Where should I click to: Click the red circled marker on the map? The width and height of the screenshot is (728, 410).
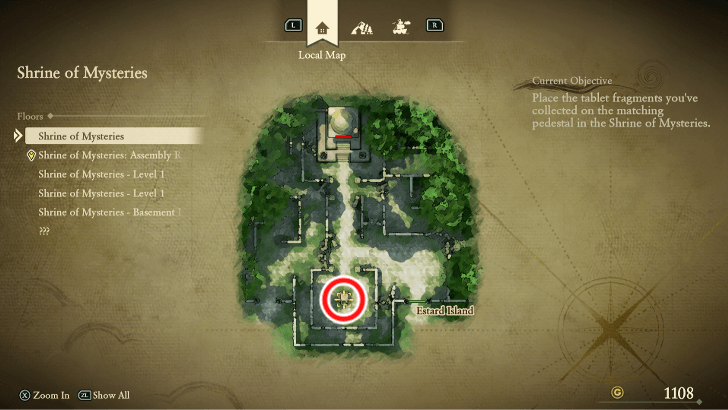click(345, 298)
